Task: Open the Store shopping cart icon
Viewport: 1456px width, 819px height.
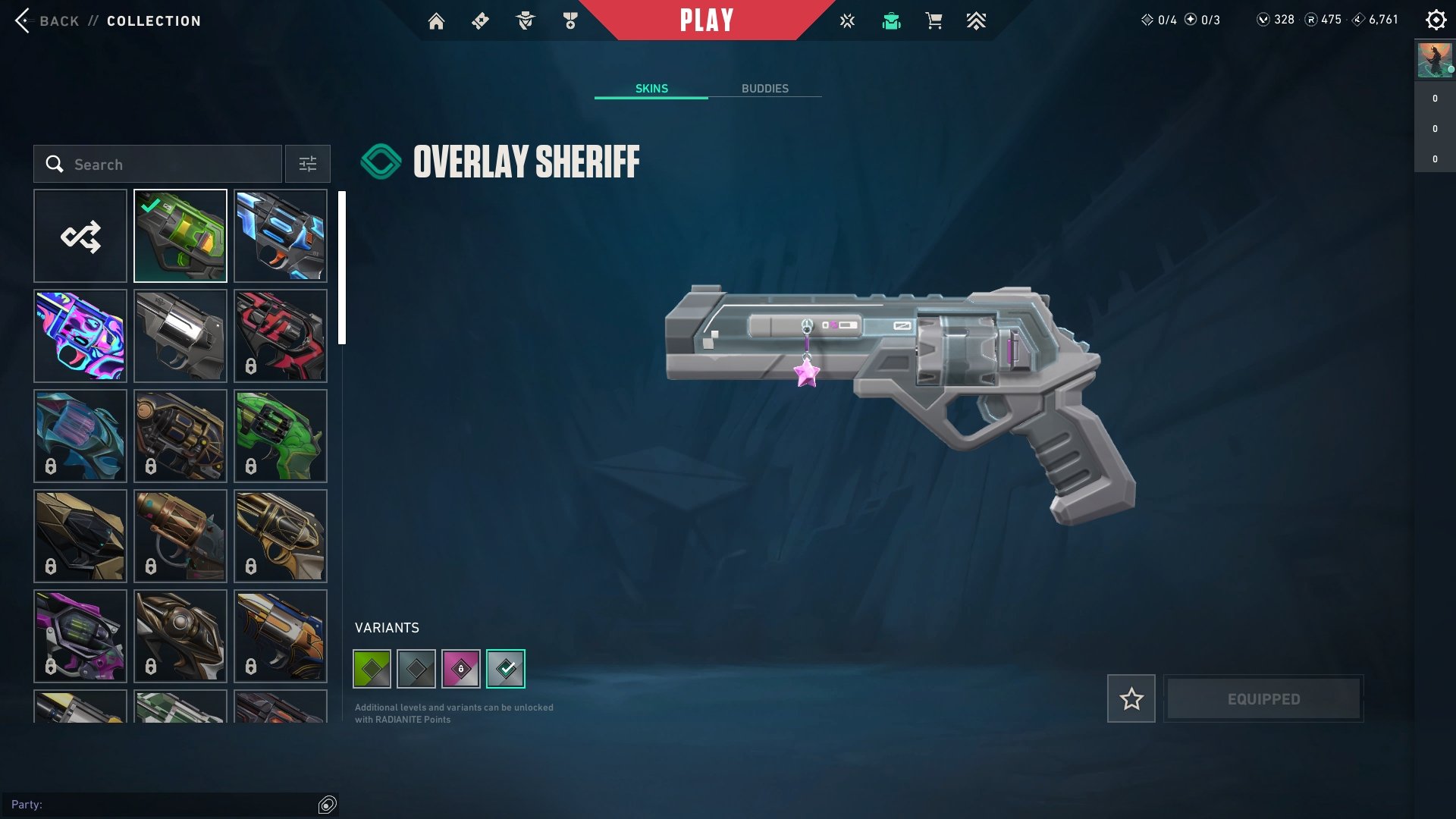Action: [934, 20]
